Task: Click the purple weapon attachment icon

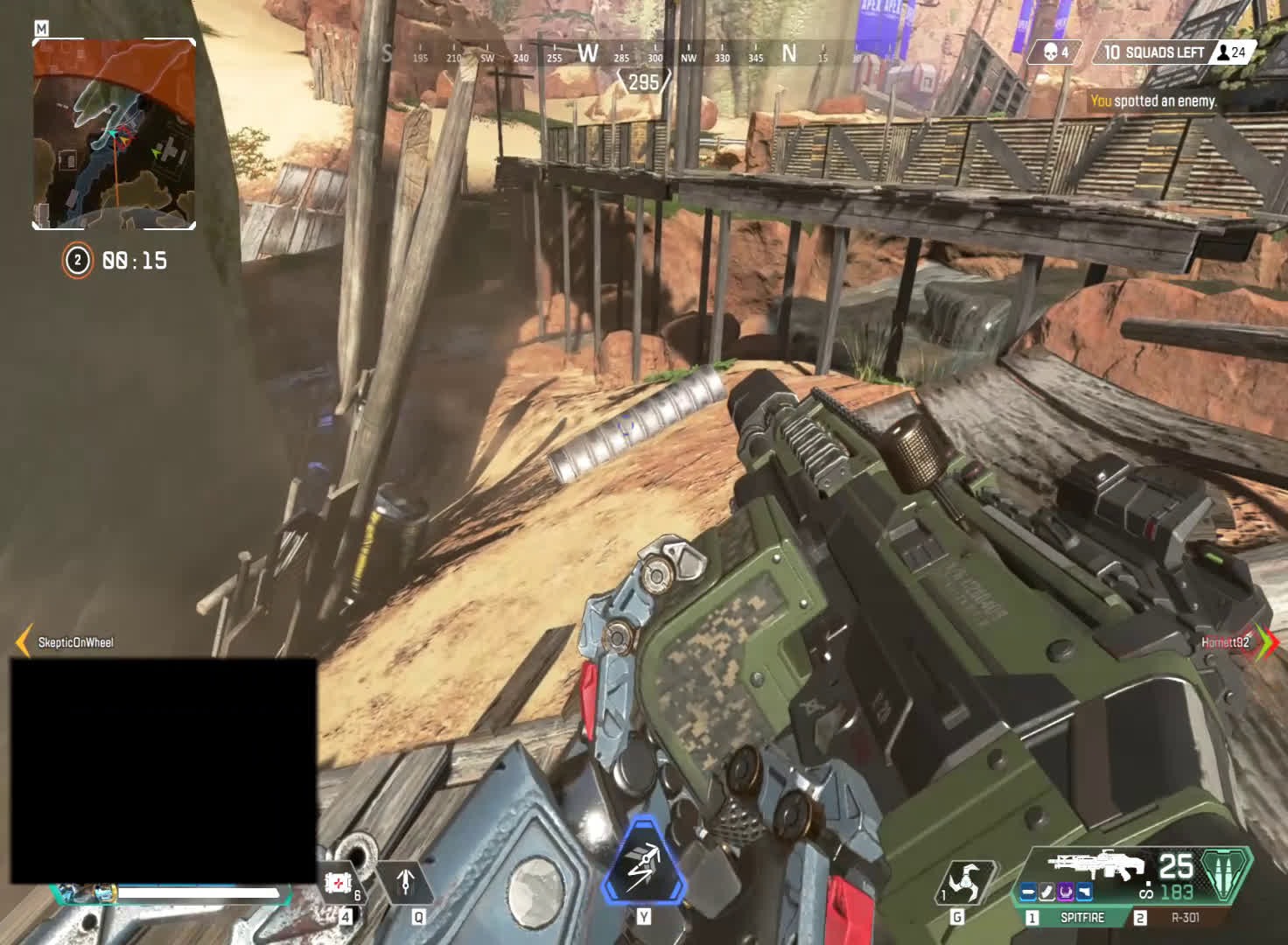Action: [1066, 892]
